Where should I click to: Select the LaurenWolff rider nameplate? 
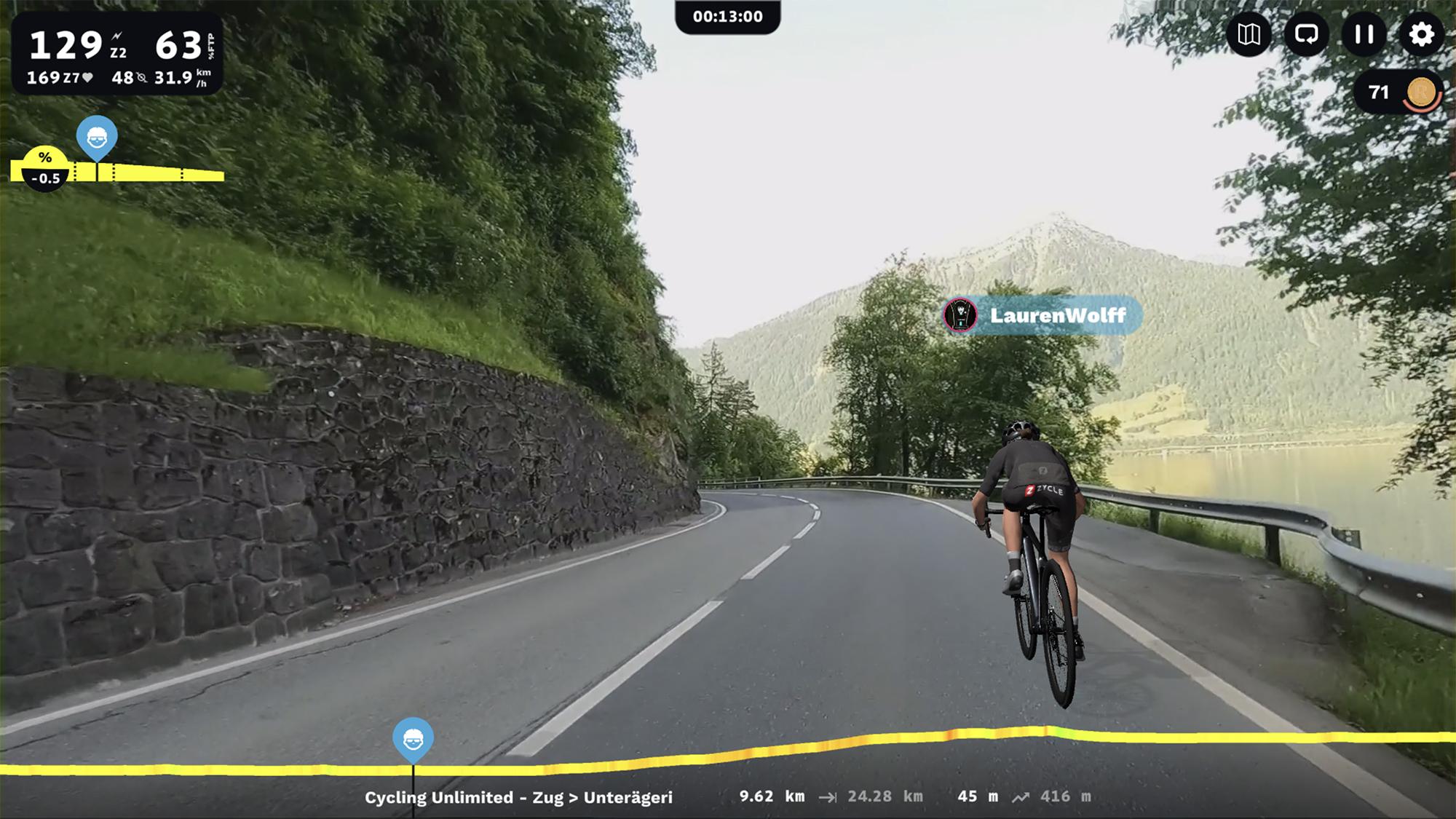(x=1056, y=316)
